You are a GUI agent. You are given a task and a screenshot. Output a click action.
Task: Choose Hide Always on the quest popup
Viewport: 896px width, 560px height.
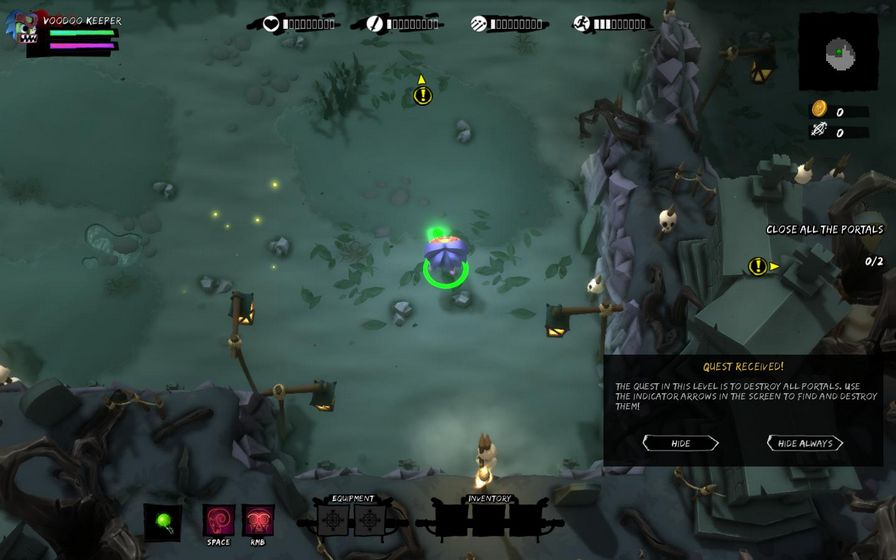[x=805, y=443]
